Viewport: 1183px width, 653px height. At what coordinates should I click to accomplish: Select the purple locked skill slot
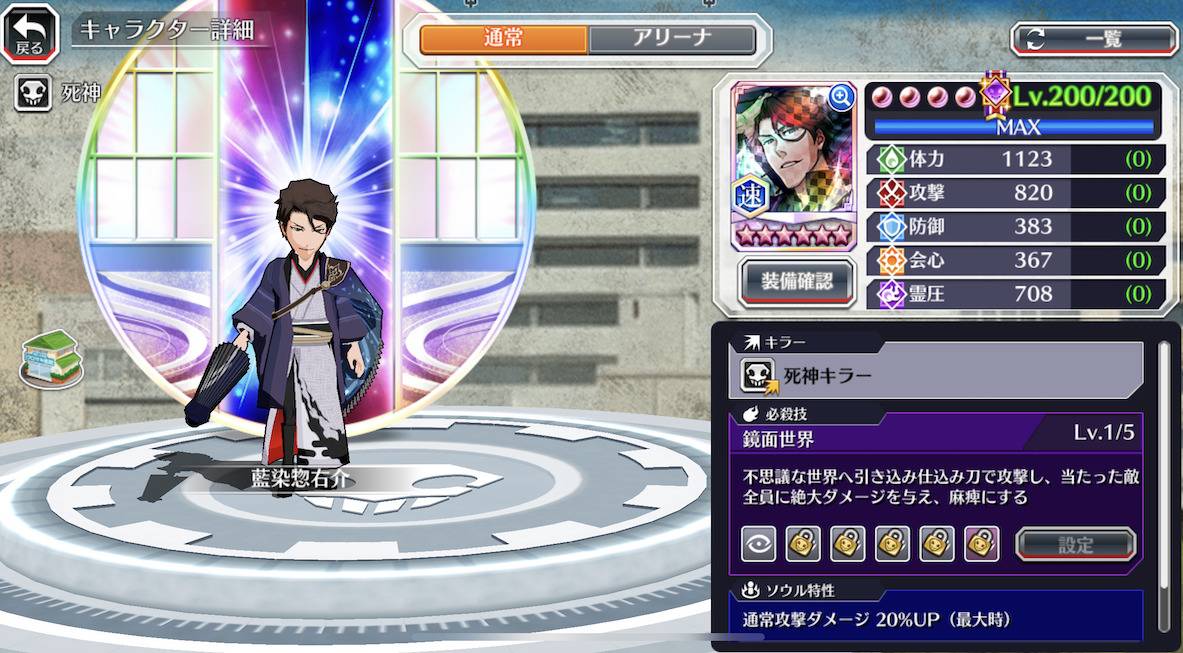click(x=982, y=545)
